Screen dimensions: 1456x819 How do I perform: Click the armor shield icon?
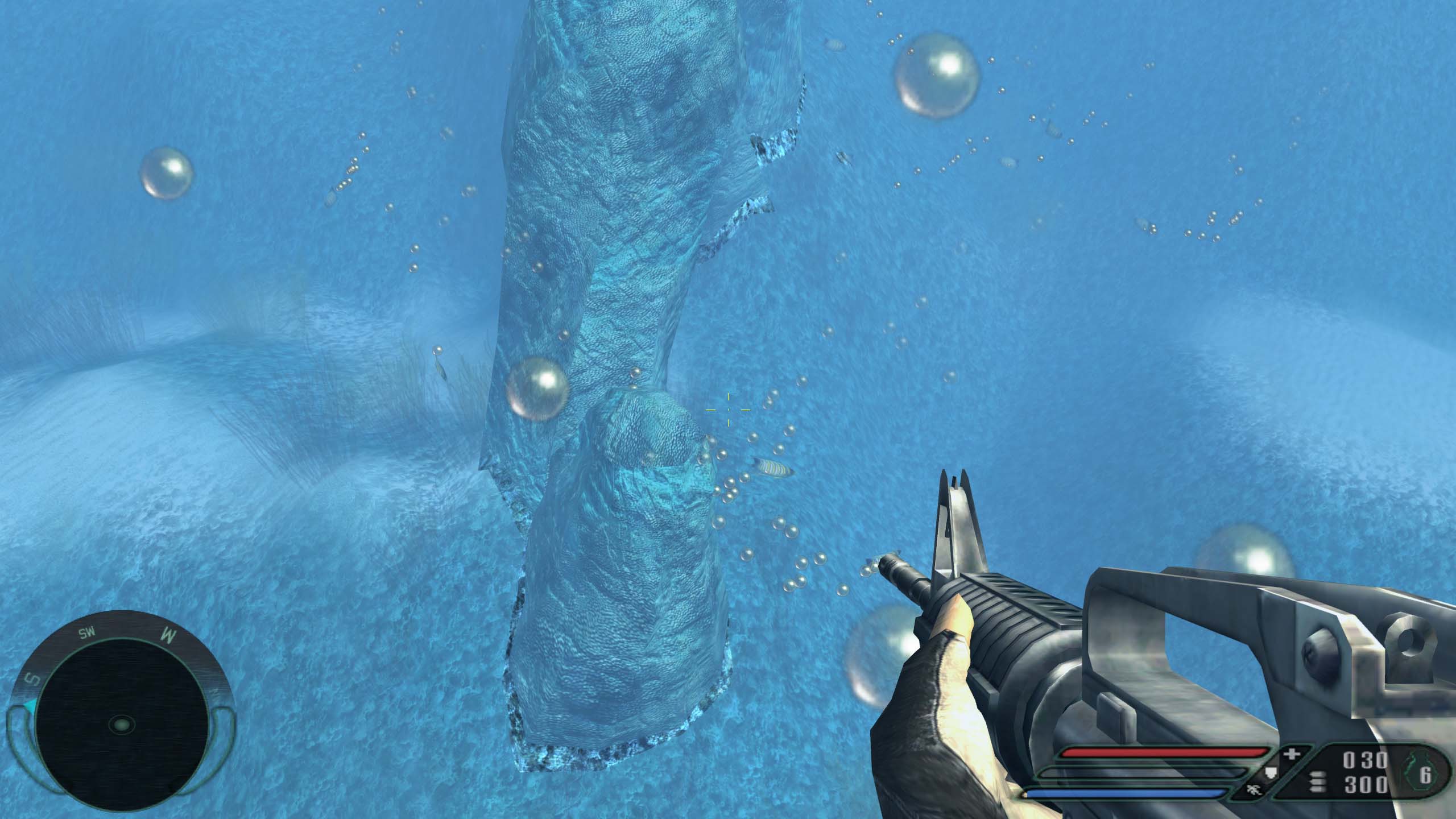tap(1269, 773)
